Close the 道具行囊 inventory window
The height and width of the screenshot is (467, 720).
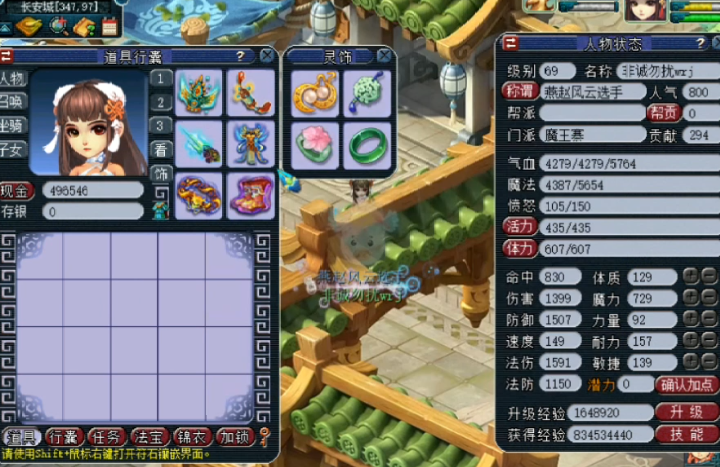tap(266, 56)
